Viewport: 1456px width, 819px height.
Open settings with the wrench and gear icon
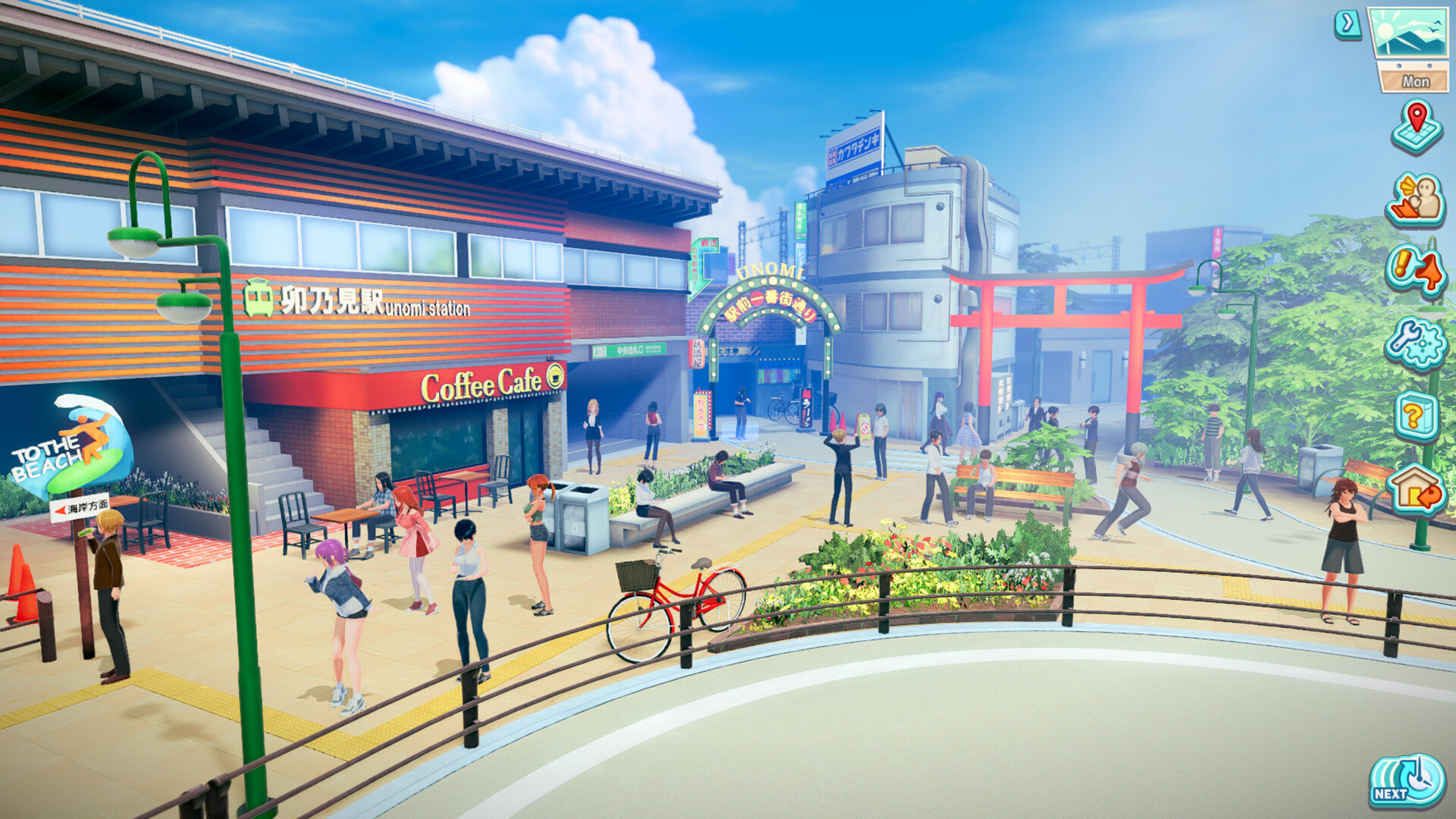point(1415,344)
